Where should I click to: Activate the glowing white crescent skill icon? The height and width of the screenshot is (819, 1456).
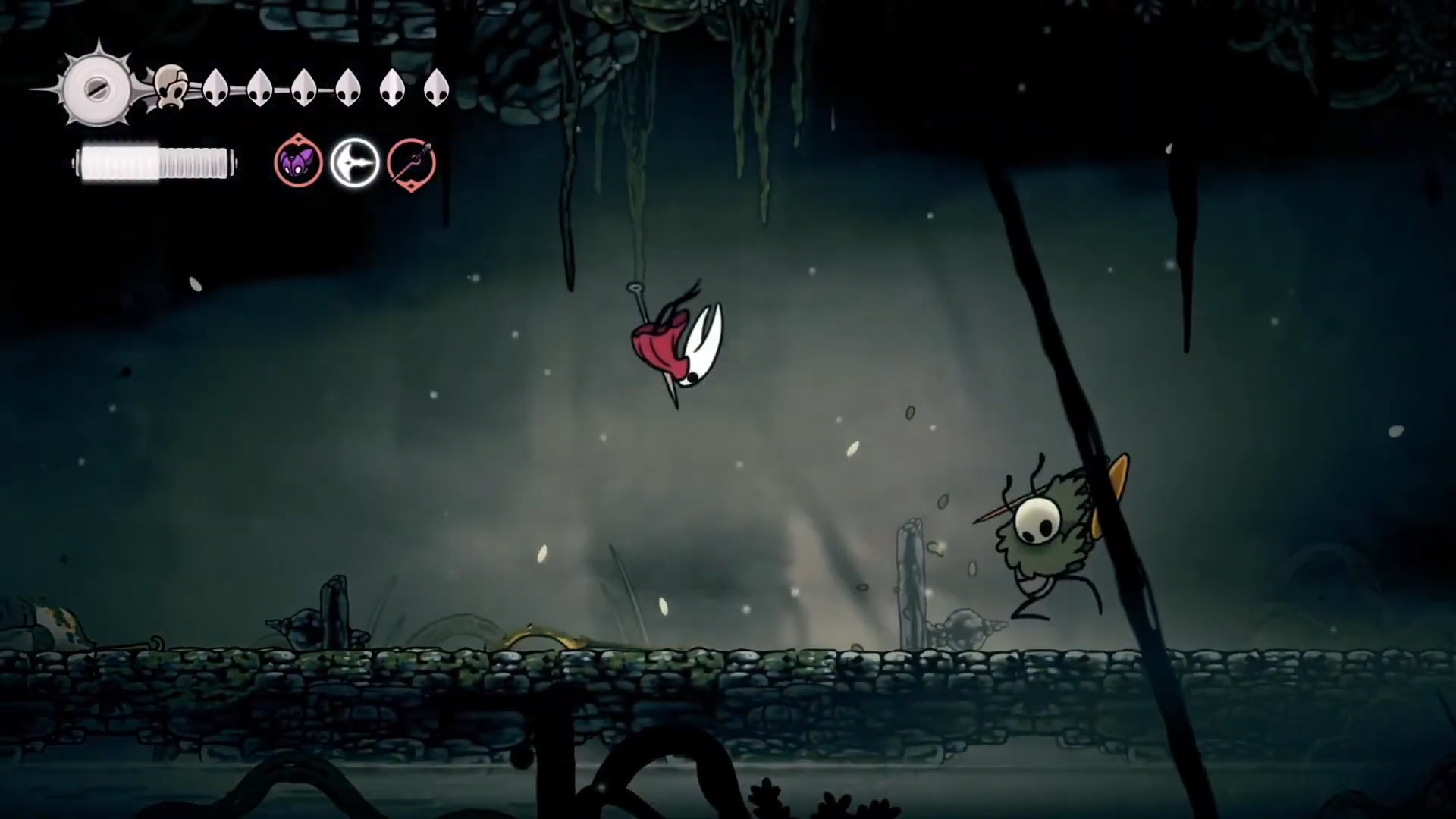[355, 162]
